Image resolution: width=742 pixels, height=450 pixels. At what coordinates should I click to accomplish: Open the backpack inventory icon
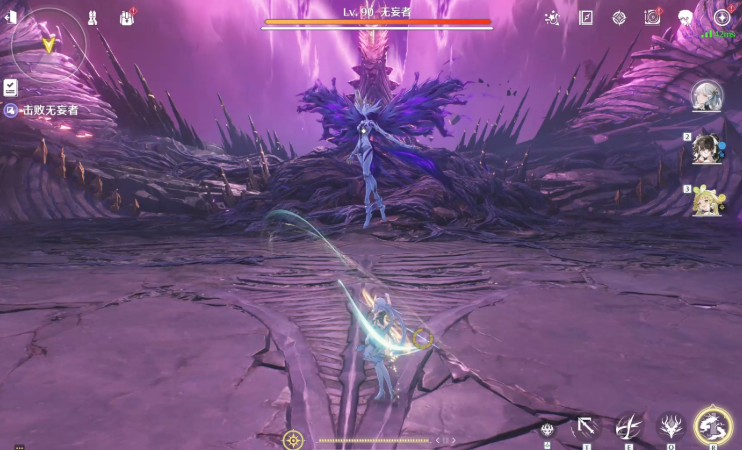click(127, 17)
